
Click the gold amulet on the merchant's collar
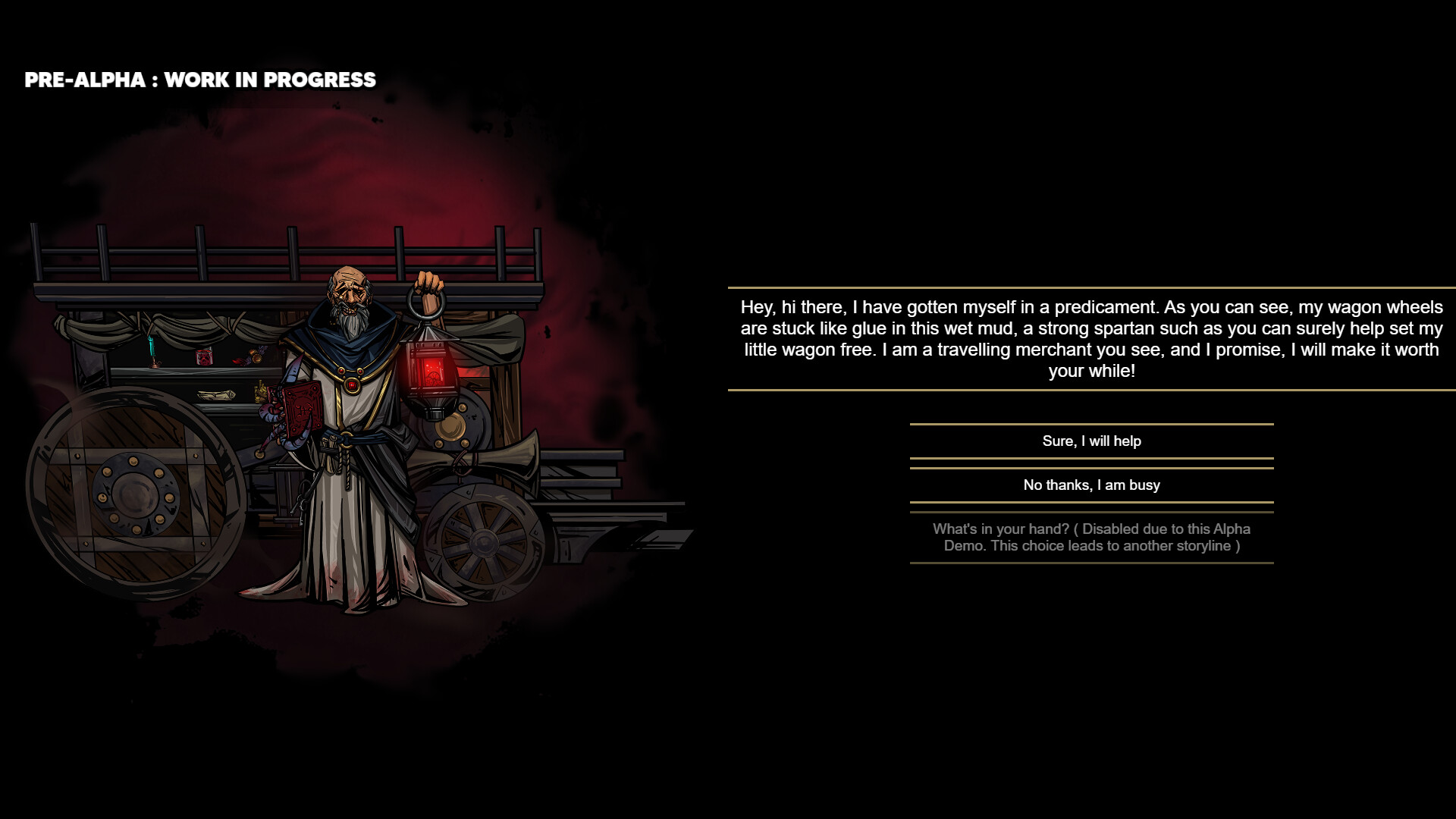(x=351, y=385)
